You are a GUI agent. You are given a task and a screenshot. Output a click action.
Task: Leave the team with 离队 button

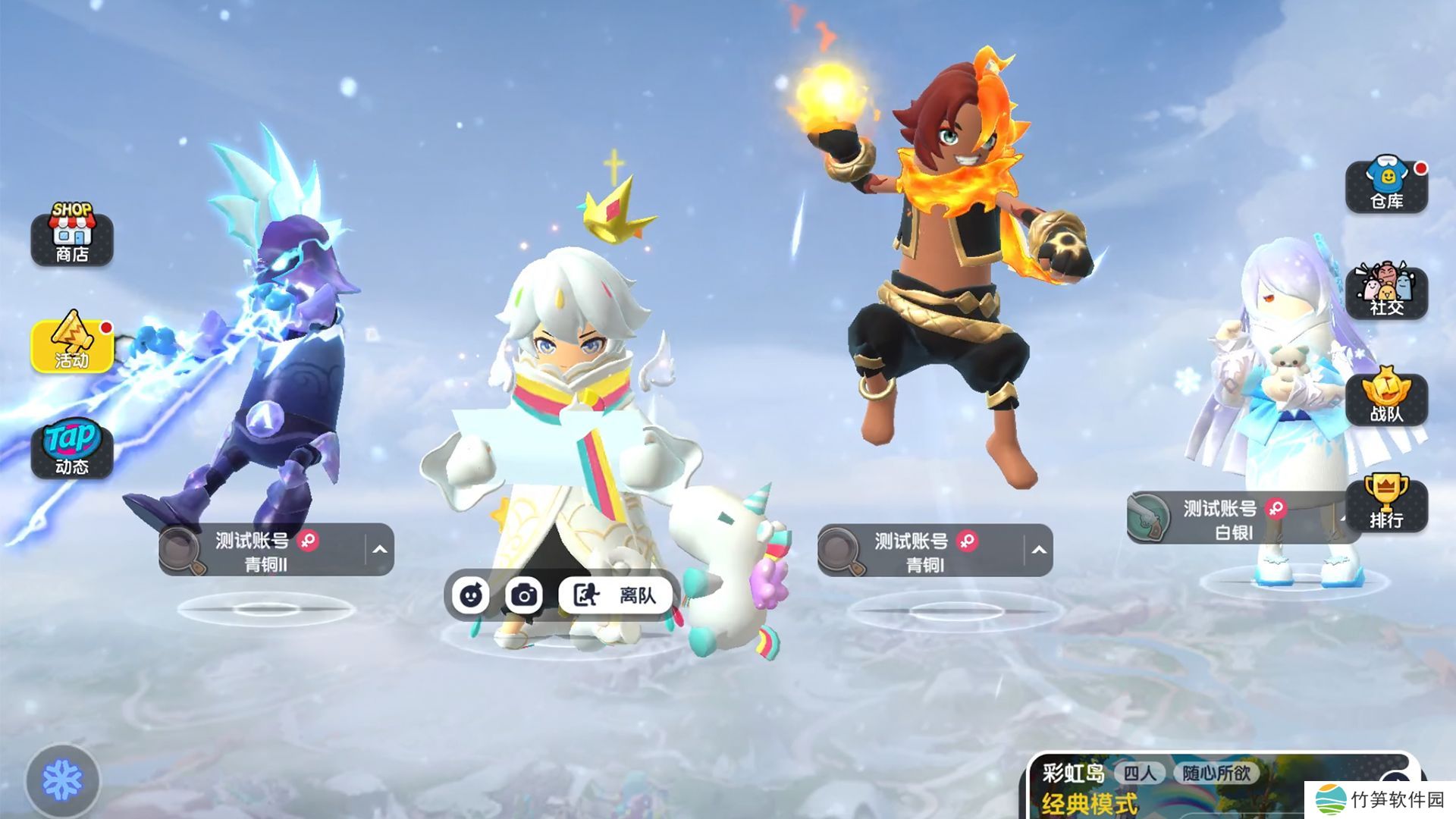[x=615, y=595]
